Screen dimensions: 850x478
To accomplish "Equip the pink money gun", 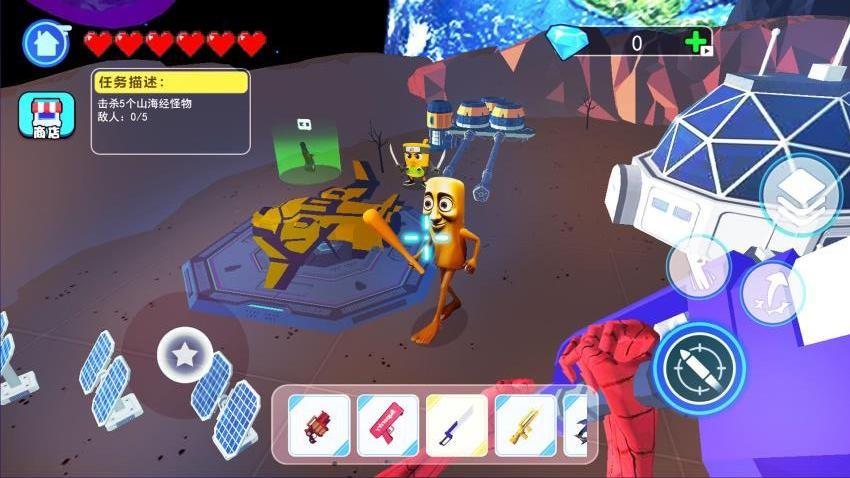I will tap(388, 425).
